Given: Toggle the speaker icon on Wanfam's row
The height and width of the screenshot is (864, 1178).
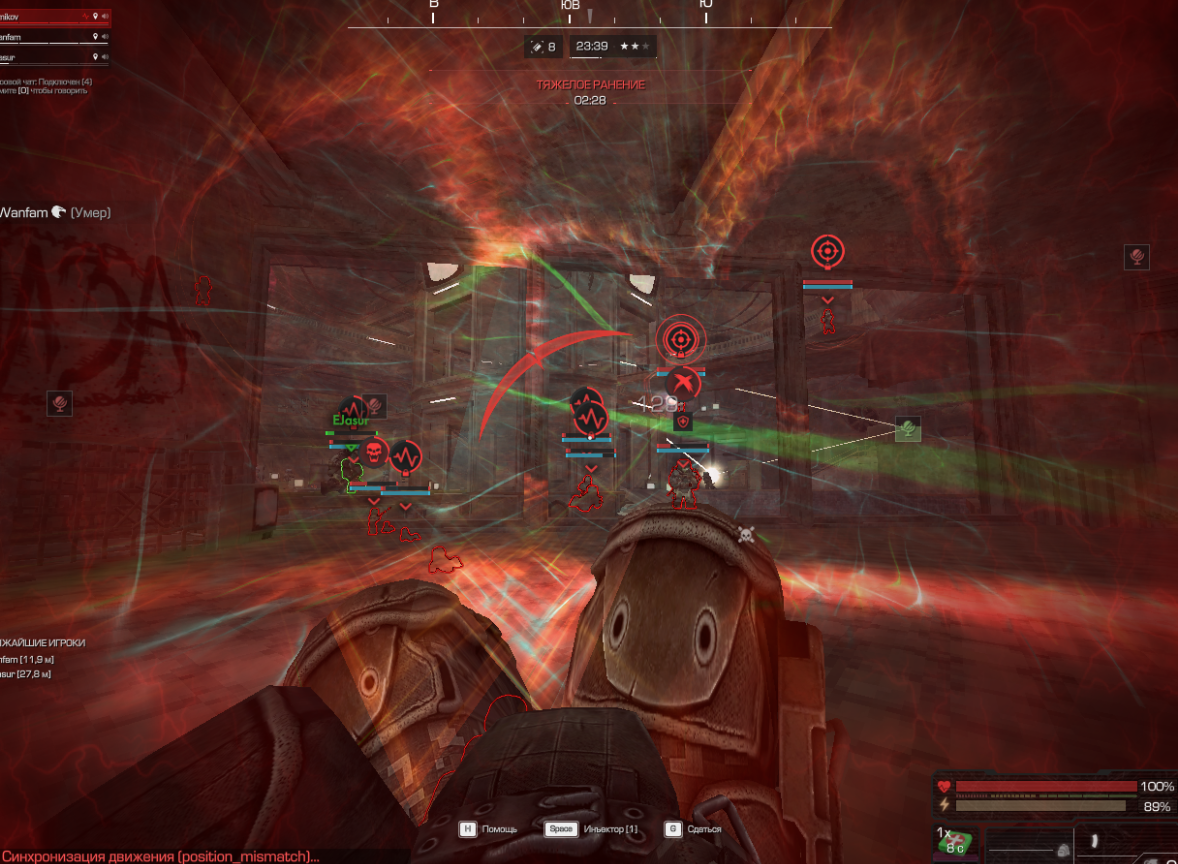Looking at the screenshot, I should [105, 38].
